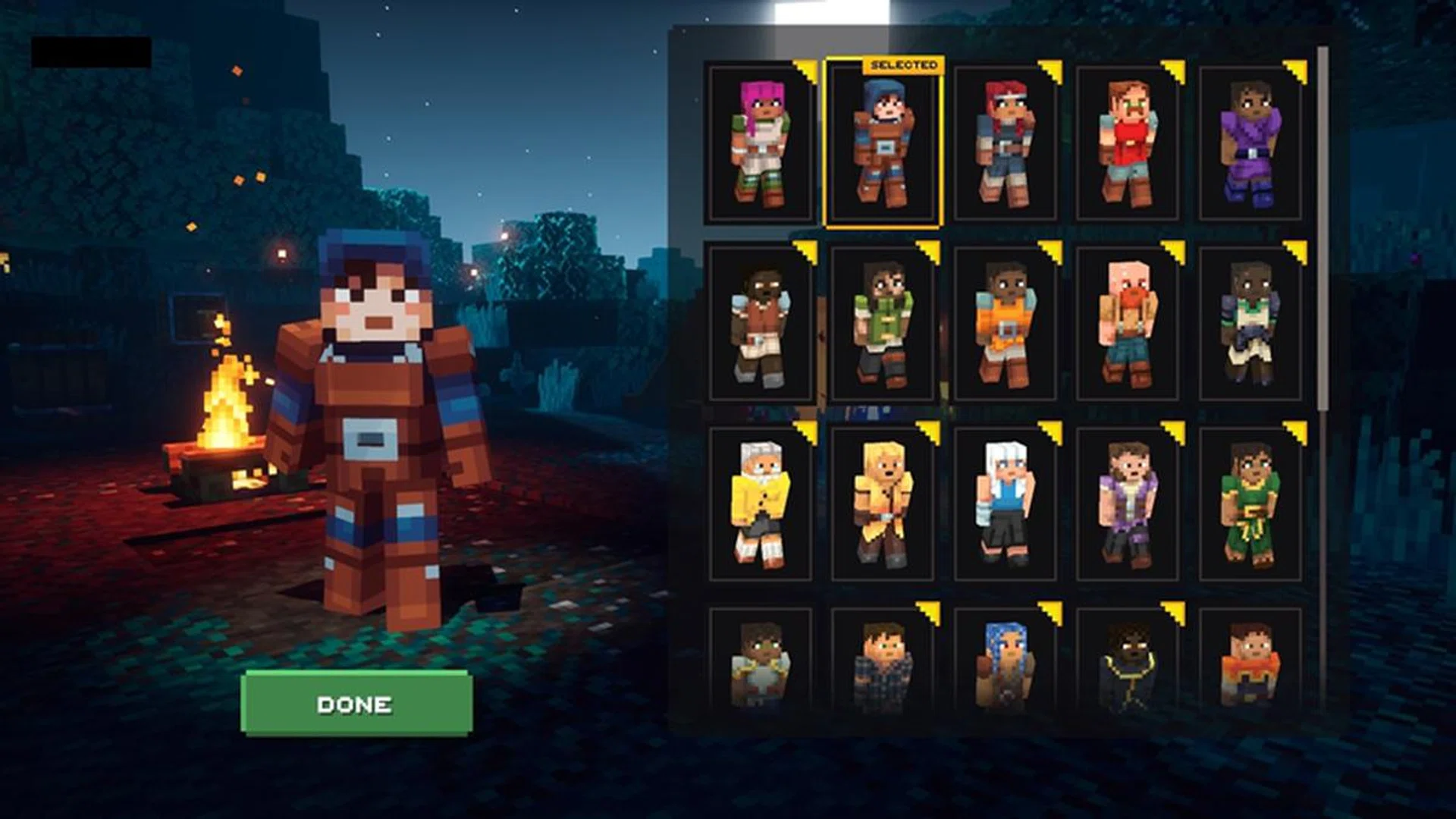Viewport: 1456px width, 819px height.
Task: Pick the hero in the orange shirt
Action: pyautogui.click(x=1005, y=325)
